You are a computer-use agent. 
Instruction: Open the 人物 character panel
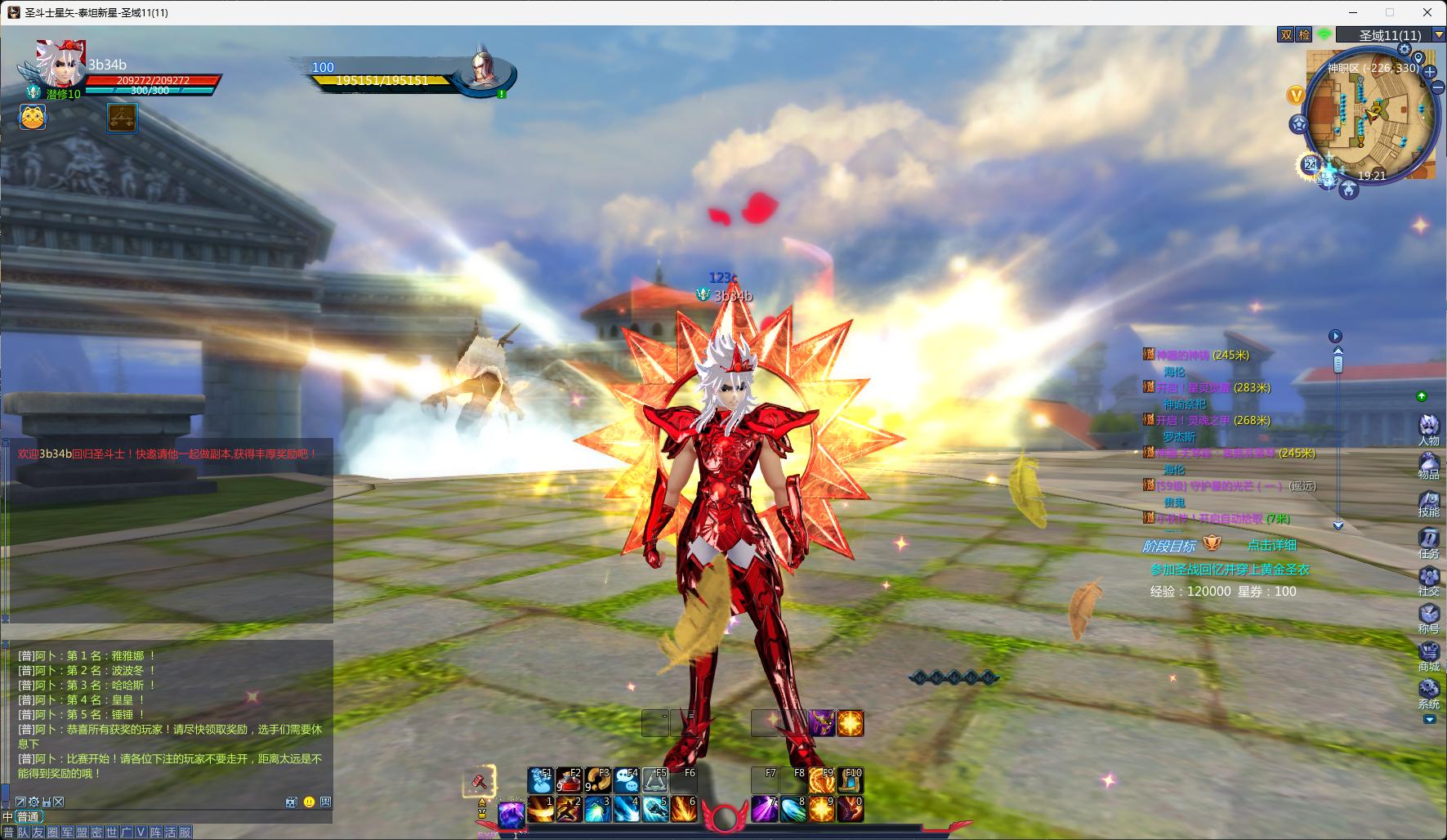click(x=1428, y=427)
